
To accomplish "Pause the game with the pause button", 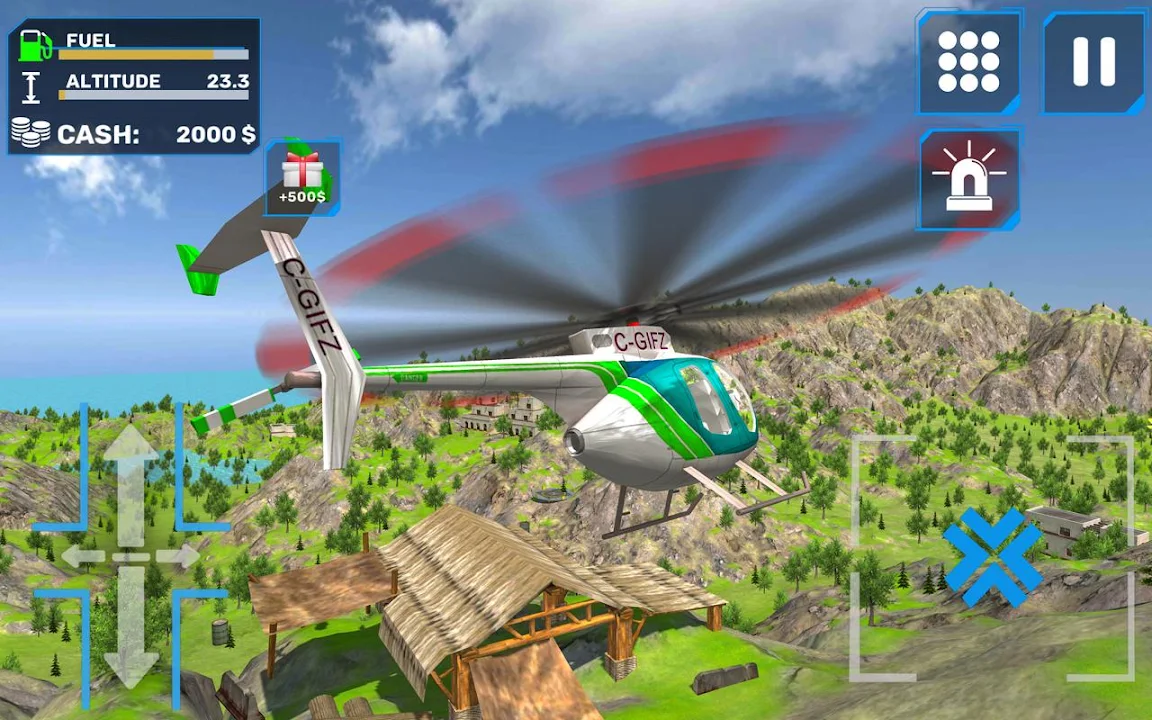I will [1093, 62].
